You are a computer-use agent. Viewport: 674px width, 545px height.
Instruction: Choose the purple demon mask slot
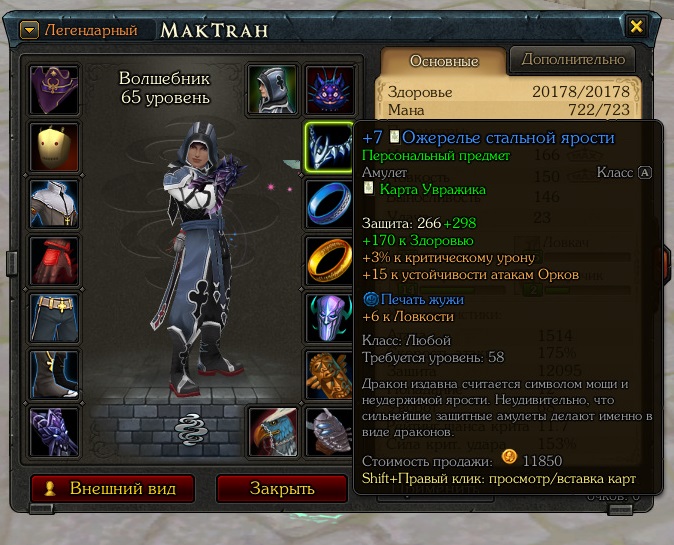tap(327, 91)
